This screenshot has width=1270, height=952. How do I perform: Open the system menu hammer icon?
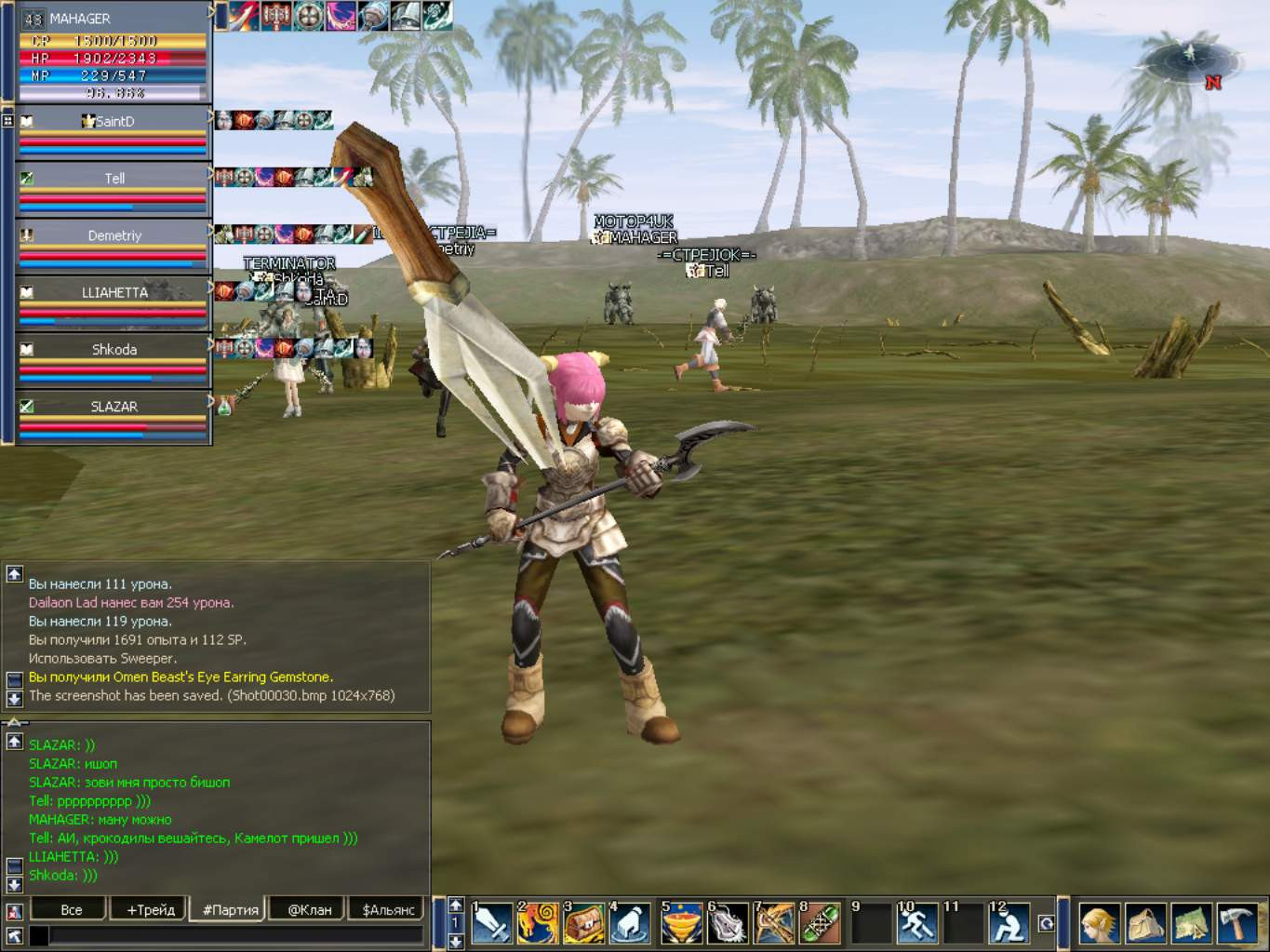click(1237, 924)
